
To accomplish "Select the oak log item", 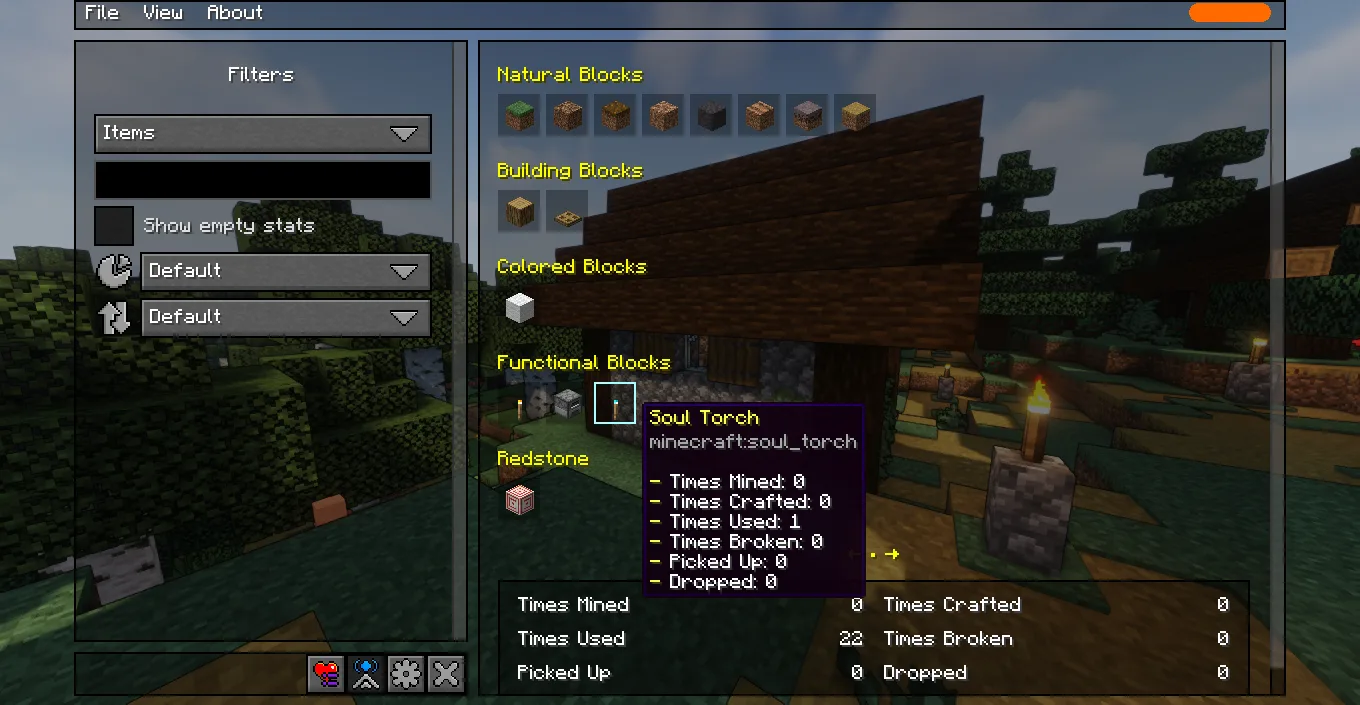I will 520,211.
